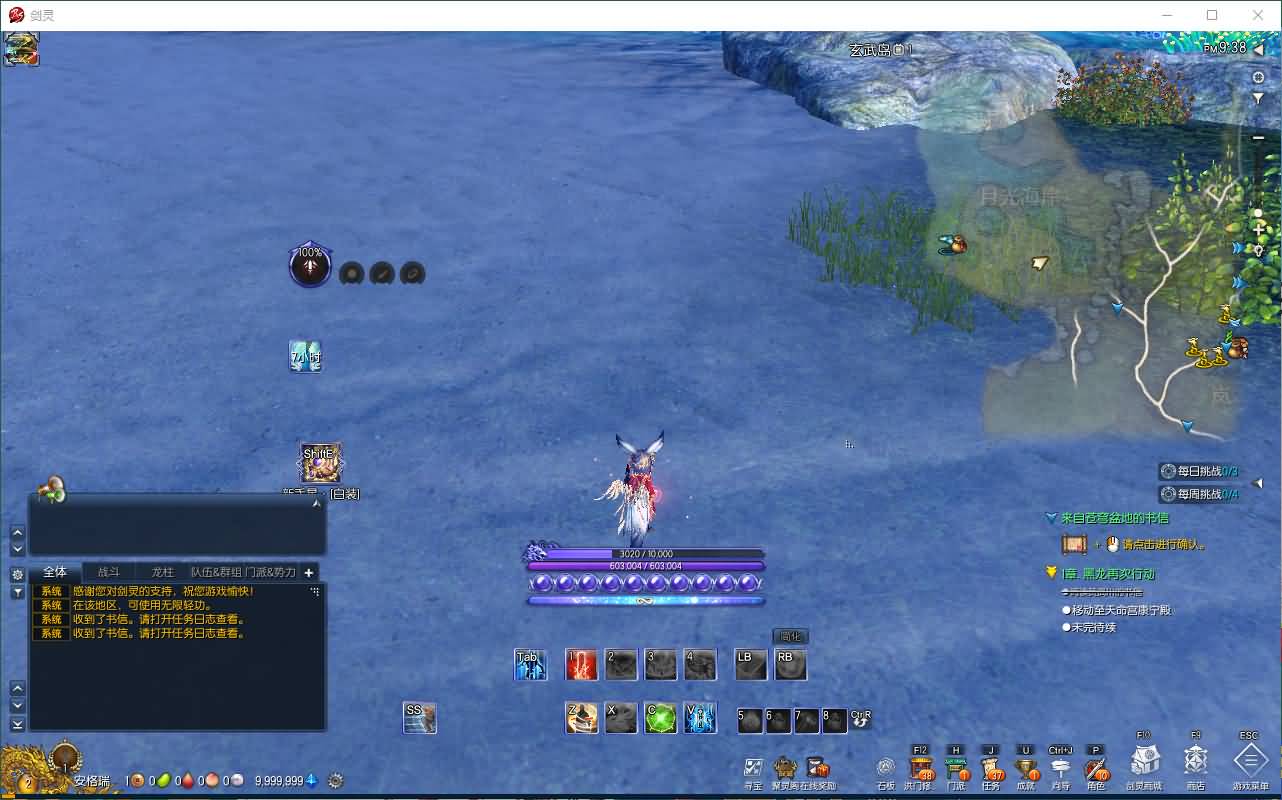The image size is (1282, 800).
Task: Open the 门派 clan icon
Action: point(956,768)
